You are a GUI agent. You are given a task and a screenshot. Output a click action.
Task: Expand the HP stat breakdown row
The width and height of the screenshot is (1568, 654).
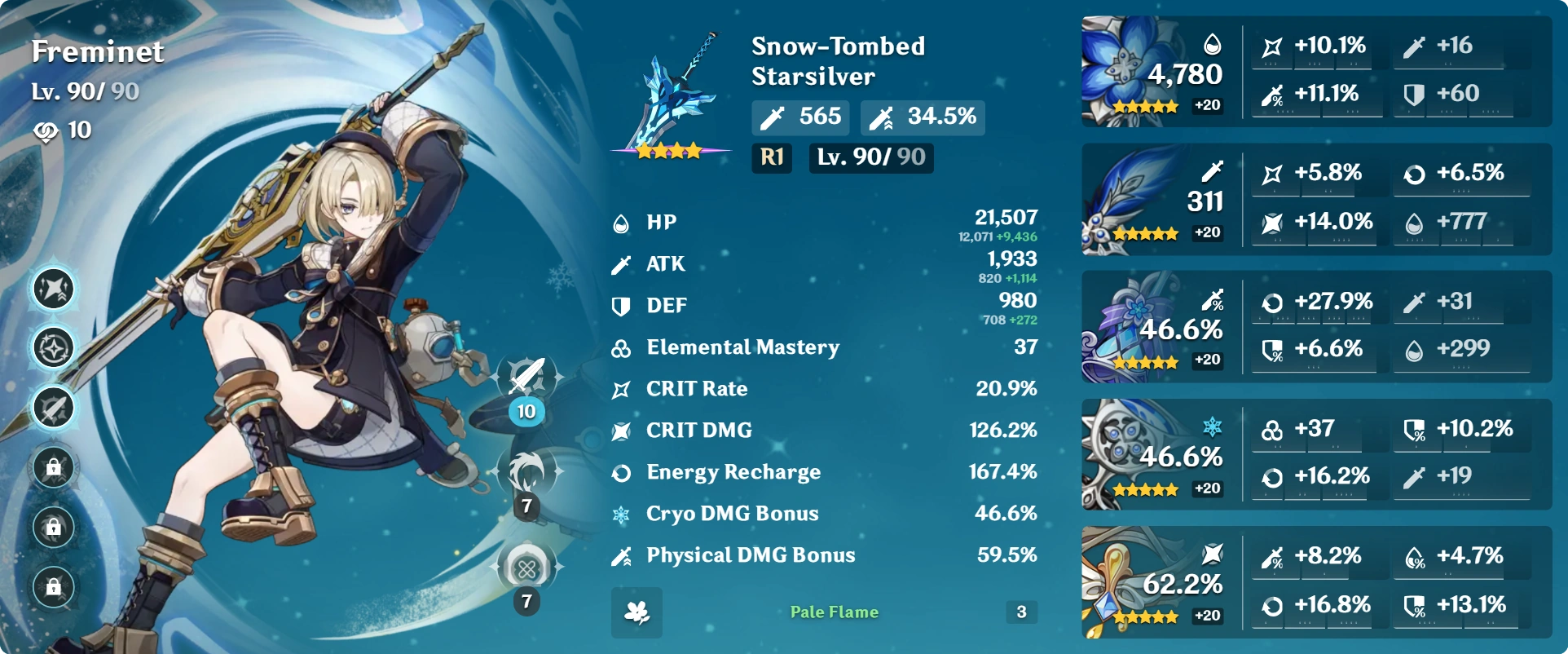coord(823,224)
